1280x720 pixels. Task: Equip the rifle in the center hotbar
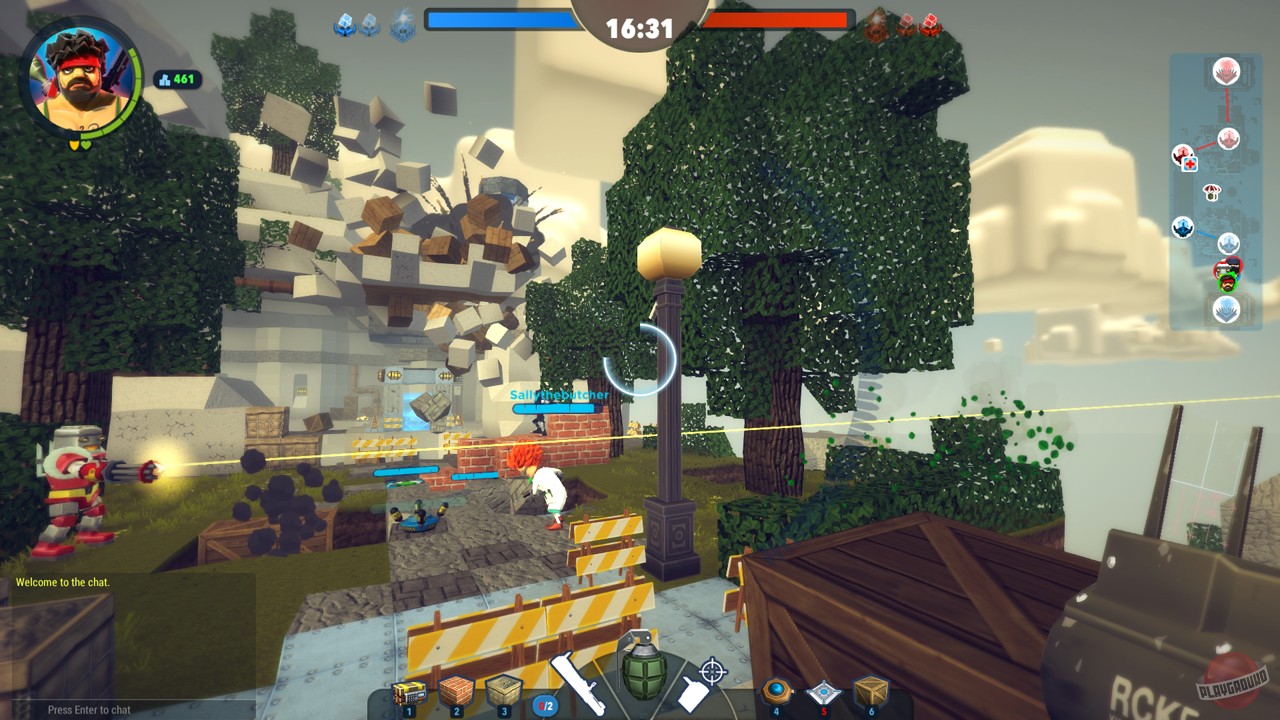coord(578,683)
